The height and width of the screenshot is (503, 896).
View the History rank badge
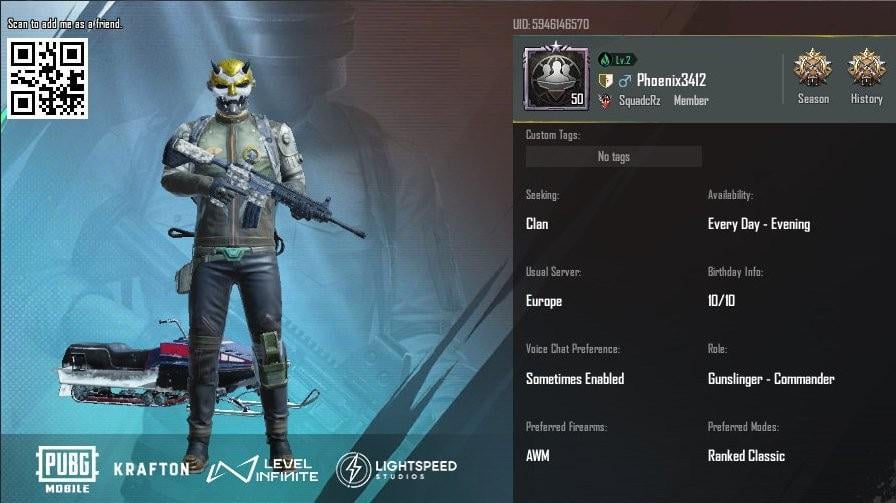866,70
